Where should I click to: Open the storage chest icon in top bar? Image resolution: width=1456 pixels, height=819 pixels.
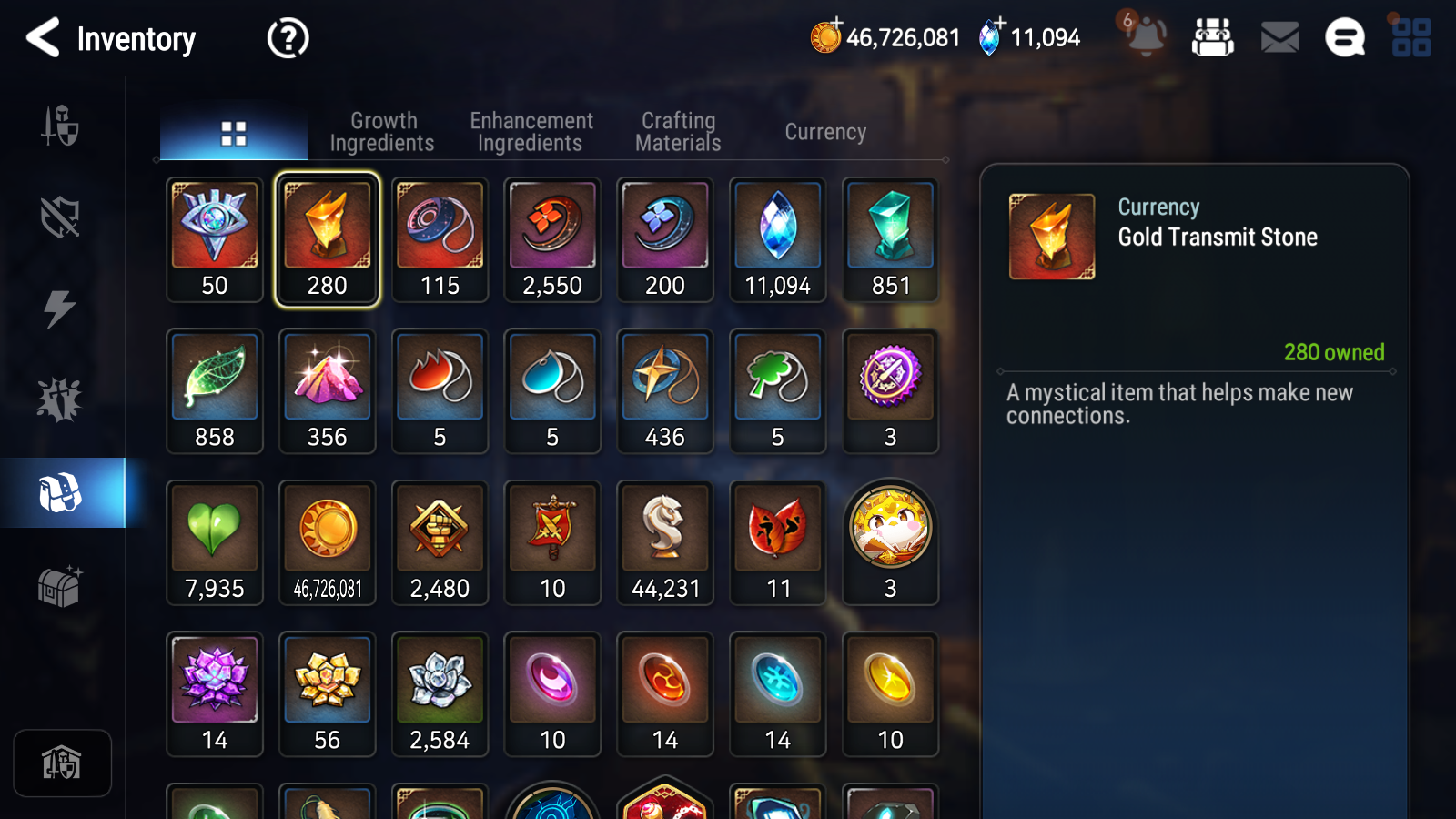(1213, 38)
